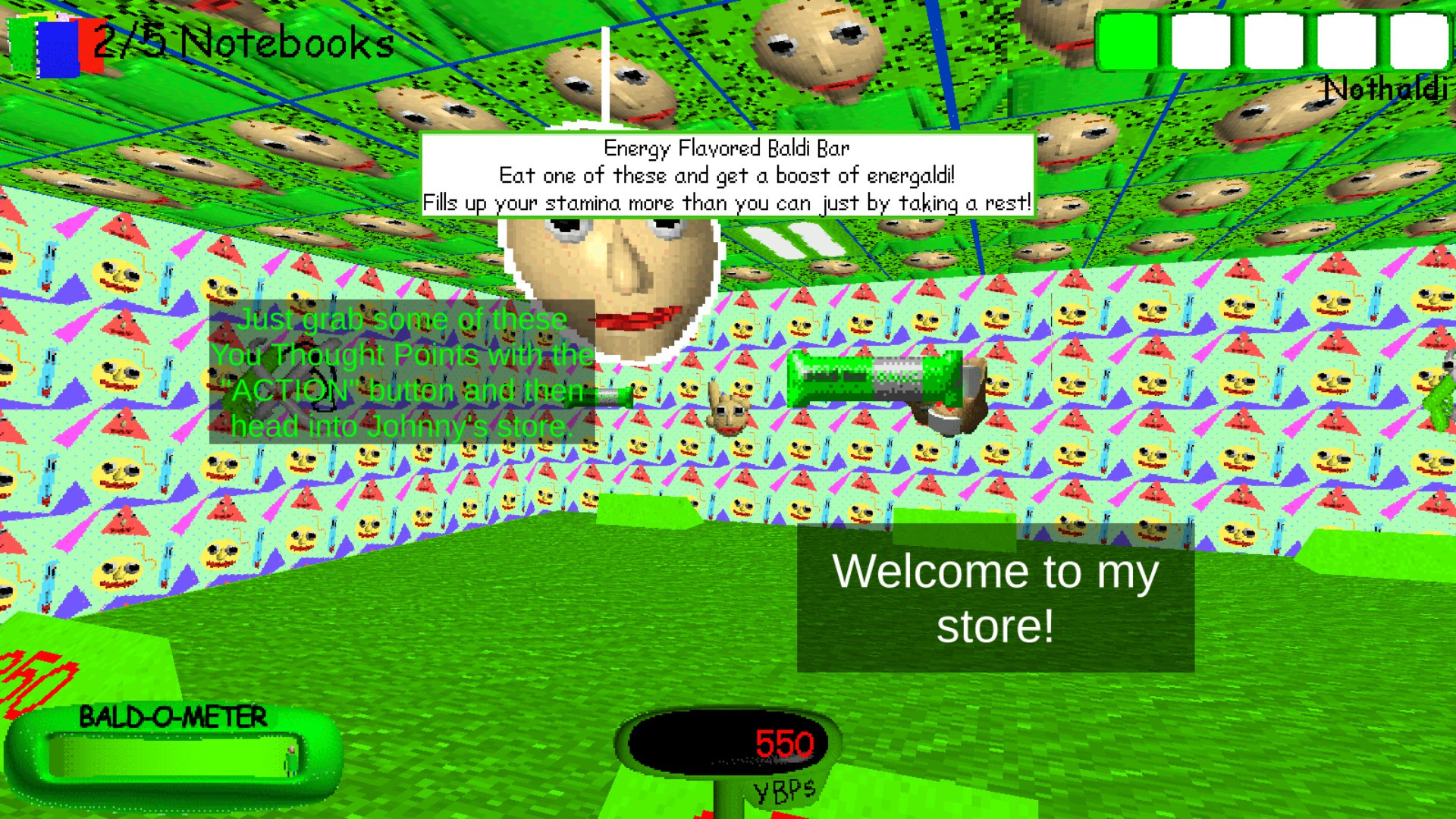Select the blue notebook icon top-left
The image size is (1456, 819).
58,50
